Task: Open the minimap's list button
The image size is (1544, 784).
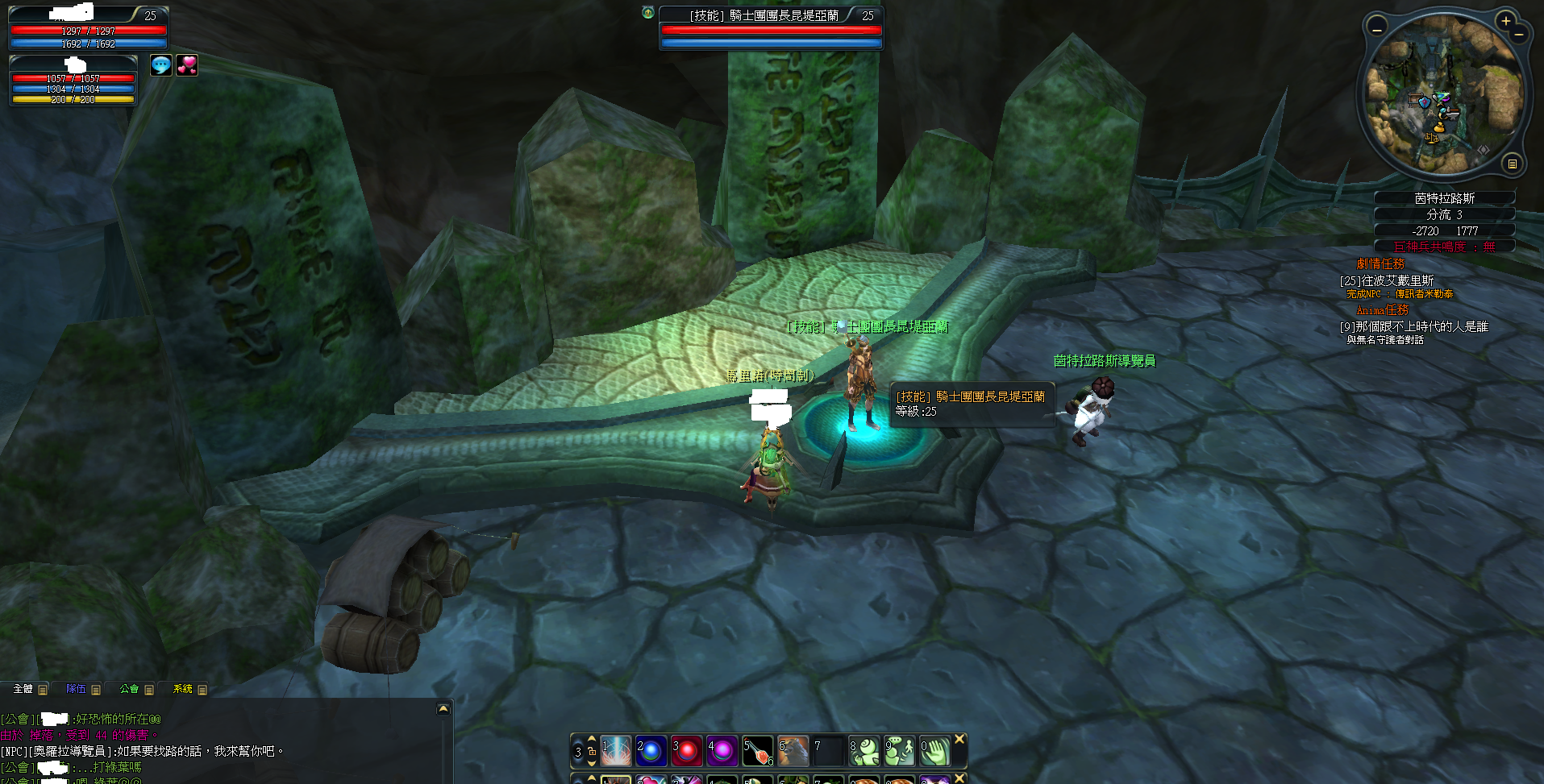Action: click(1513, 164)
